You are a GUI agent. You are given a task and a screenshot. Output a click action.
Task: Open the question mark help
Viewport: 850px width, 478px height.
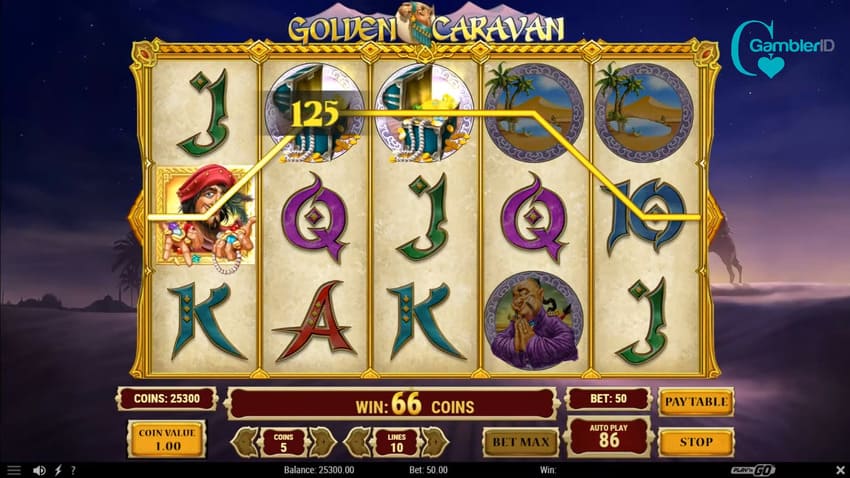73,469
